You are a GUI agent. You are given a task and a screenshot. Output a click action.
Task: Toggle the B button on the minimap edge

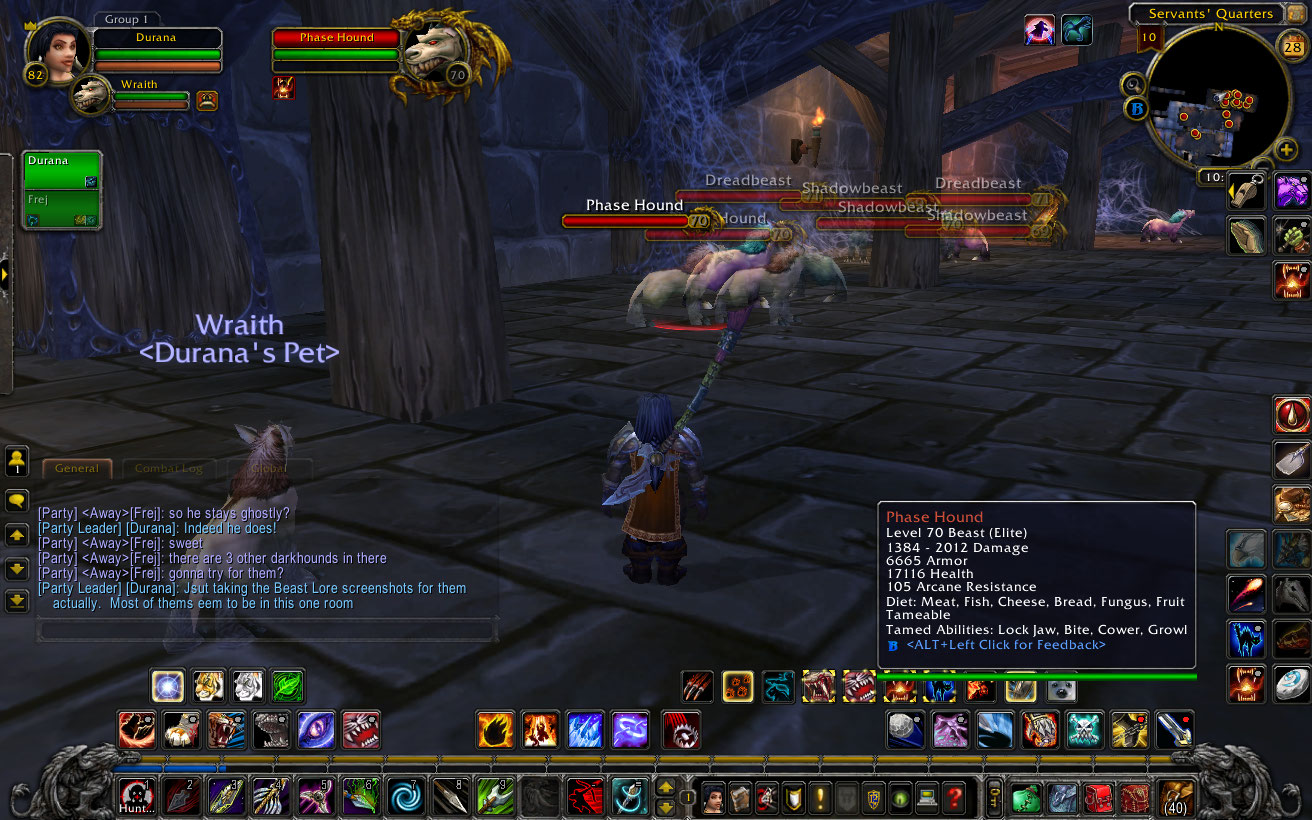point(1136,107)
